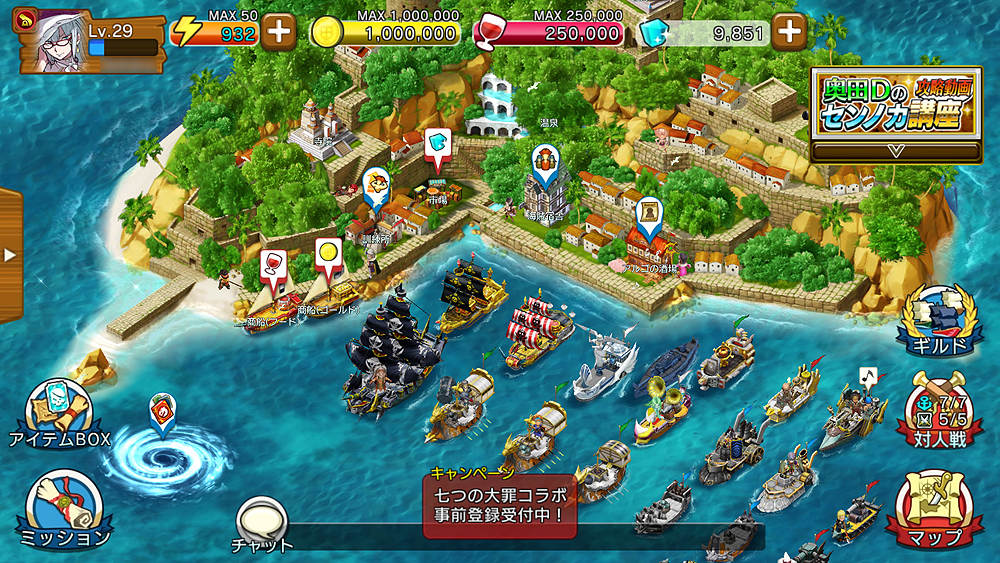Expand the banner's down arrow bar

pyautogui.click(x=896, y=151)
